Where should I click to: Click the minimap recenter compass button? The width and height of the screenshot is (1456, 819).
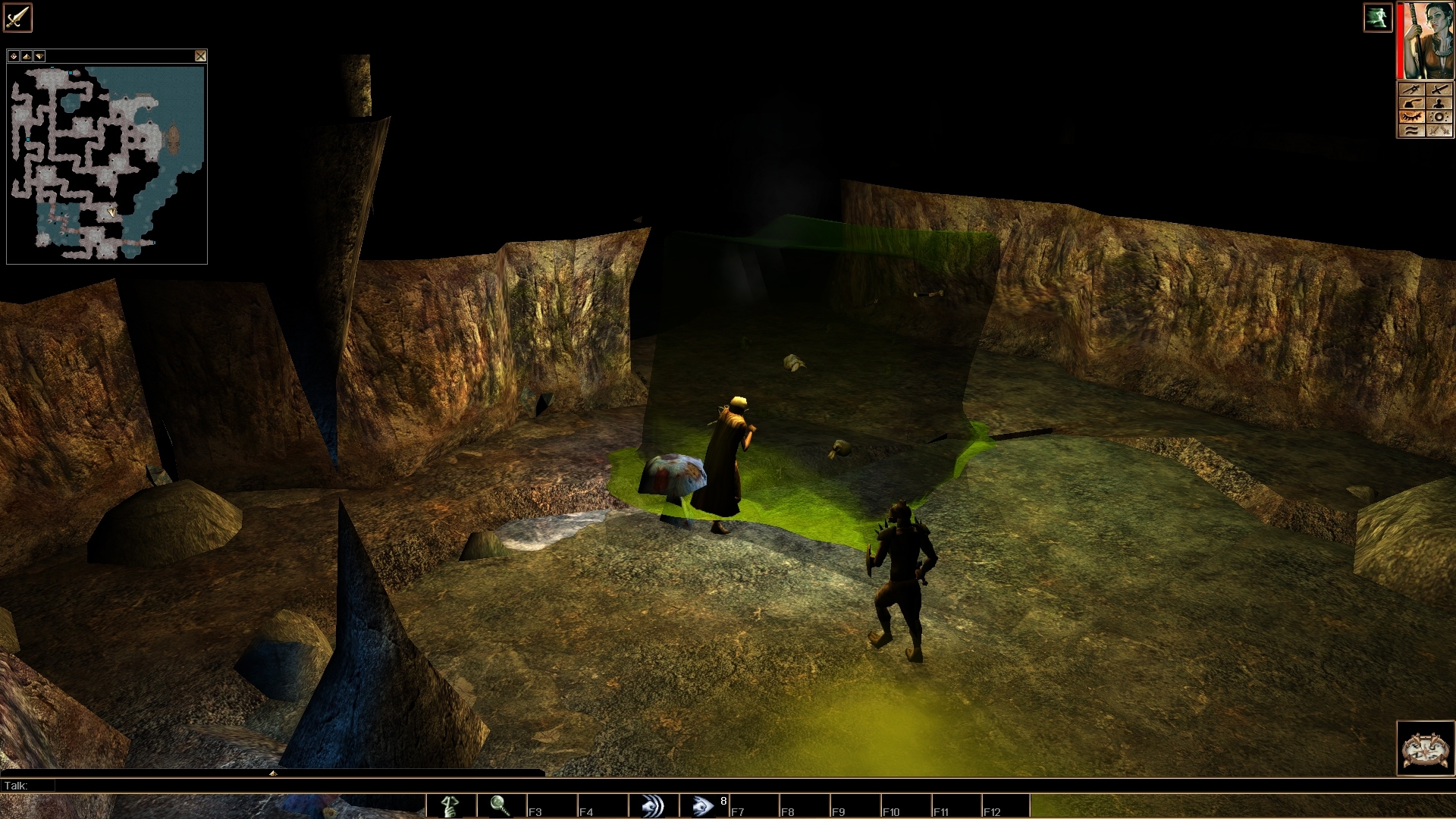[14, 56]
